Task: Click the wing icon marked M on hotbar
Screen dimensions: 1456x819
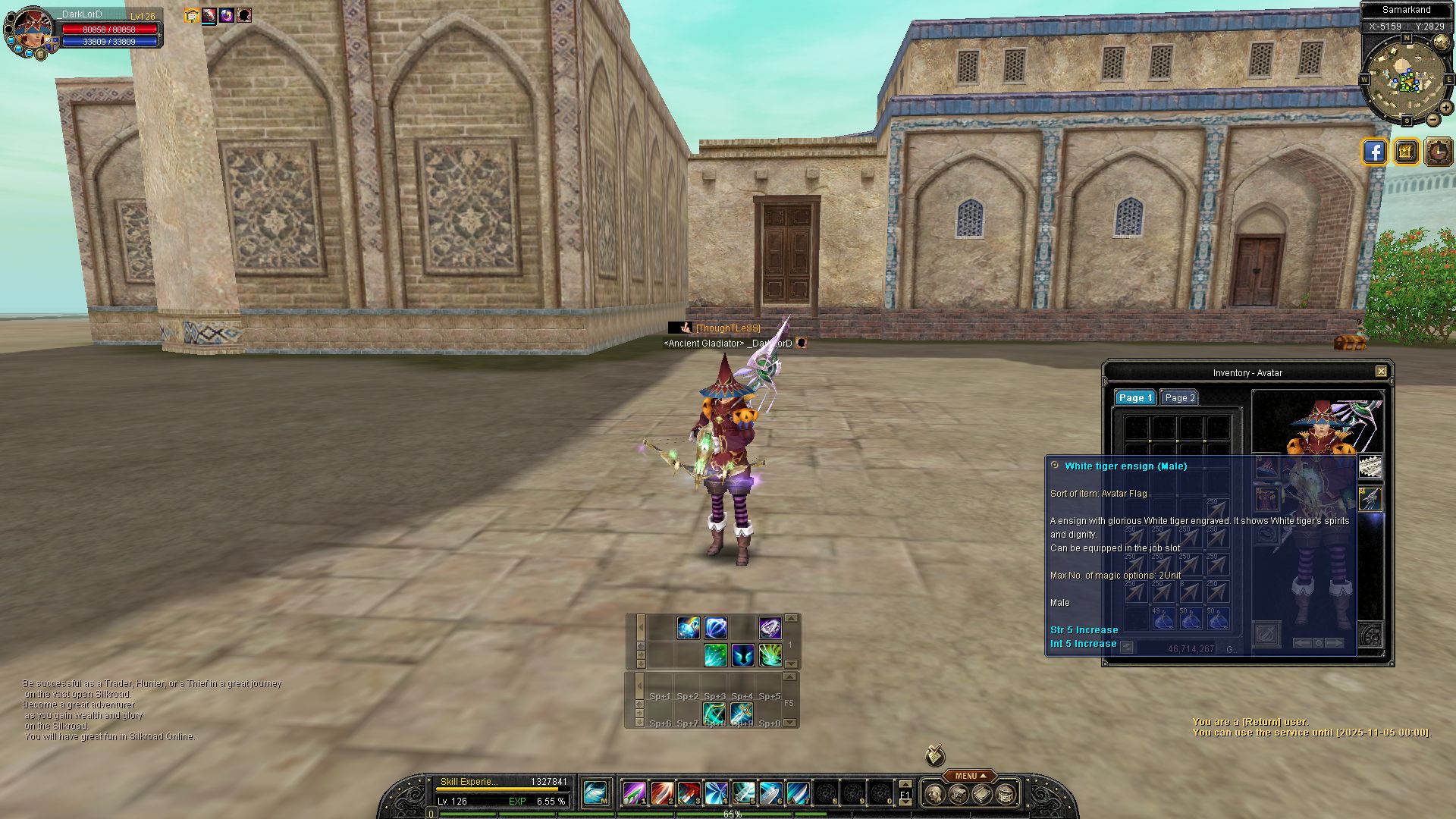Action: pos(596,793)
